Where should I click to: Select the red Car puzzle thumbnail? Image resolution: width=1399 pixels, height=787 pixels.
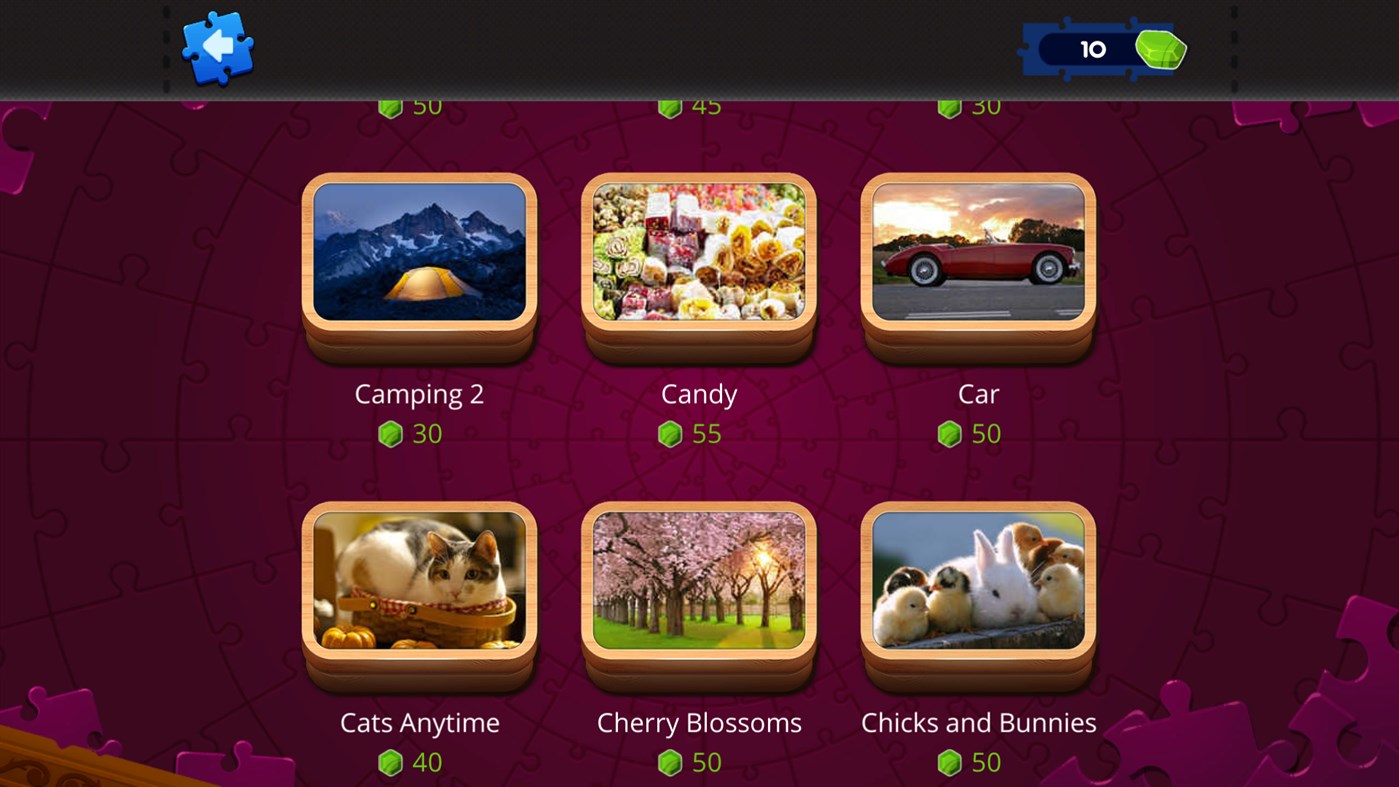tap(978, 251)
